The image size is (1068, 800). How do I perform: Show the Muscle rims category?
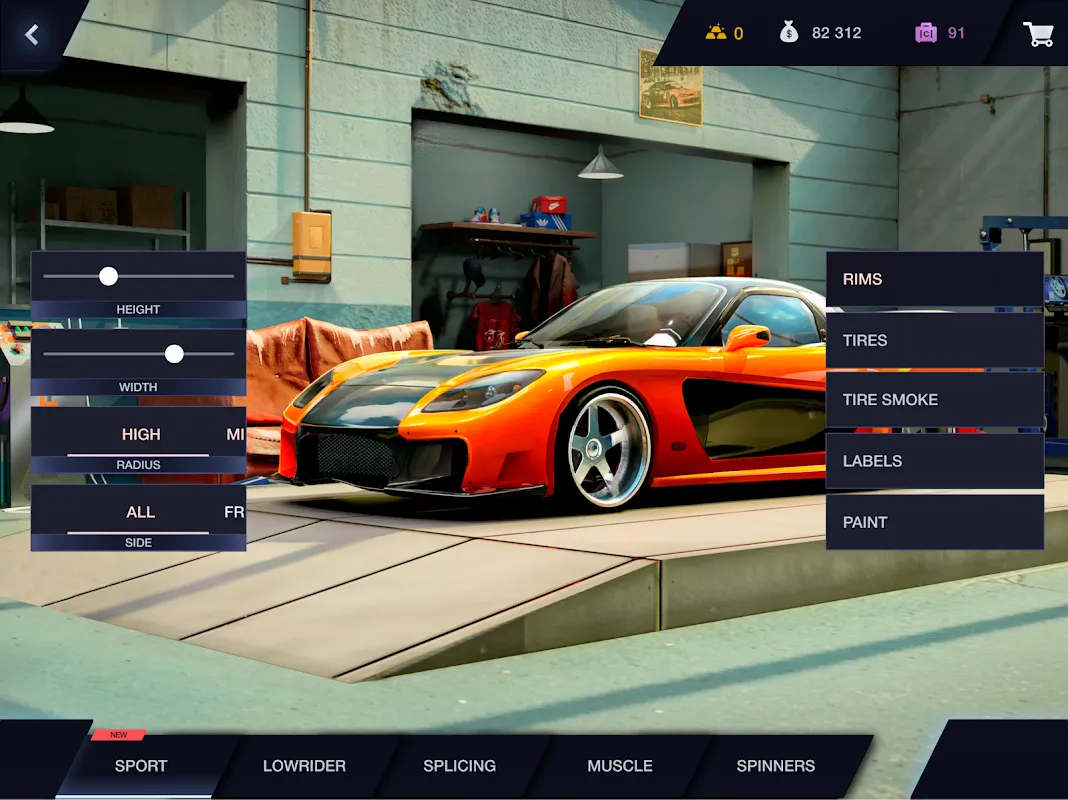620,766
